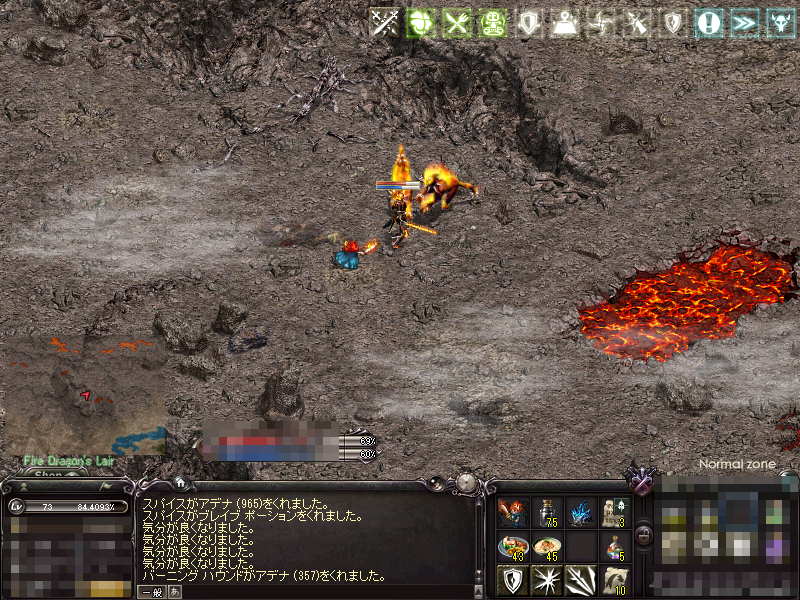The image size is (800, 600).
Task: Use the red-haired swordsman doll slot
Action: click(x=513, y=513)
